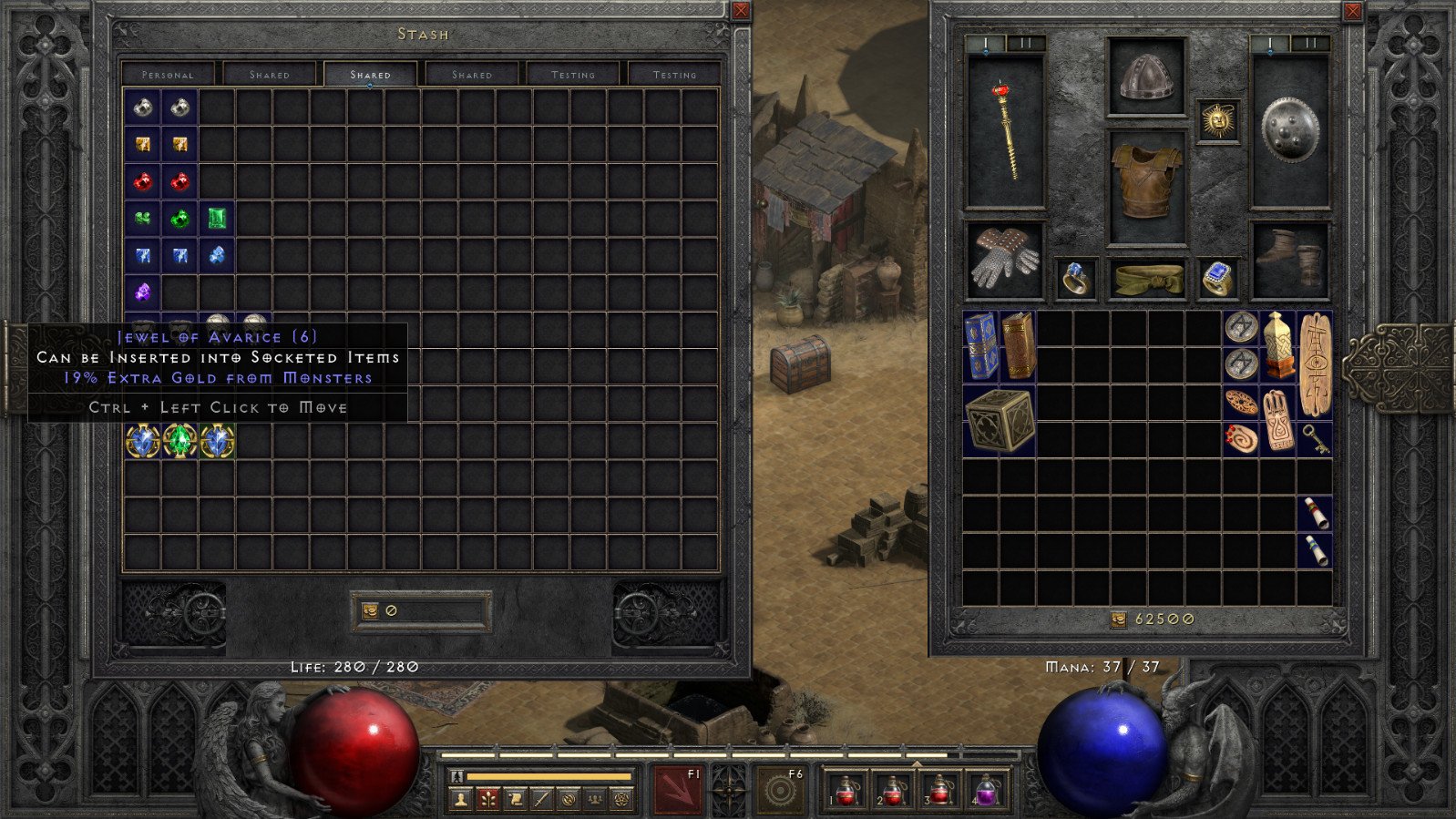Toggle weapon swap I above the scepter
This screenshot has height=819, width=1456.
[987, 42]
